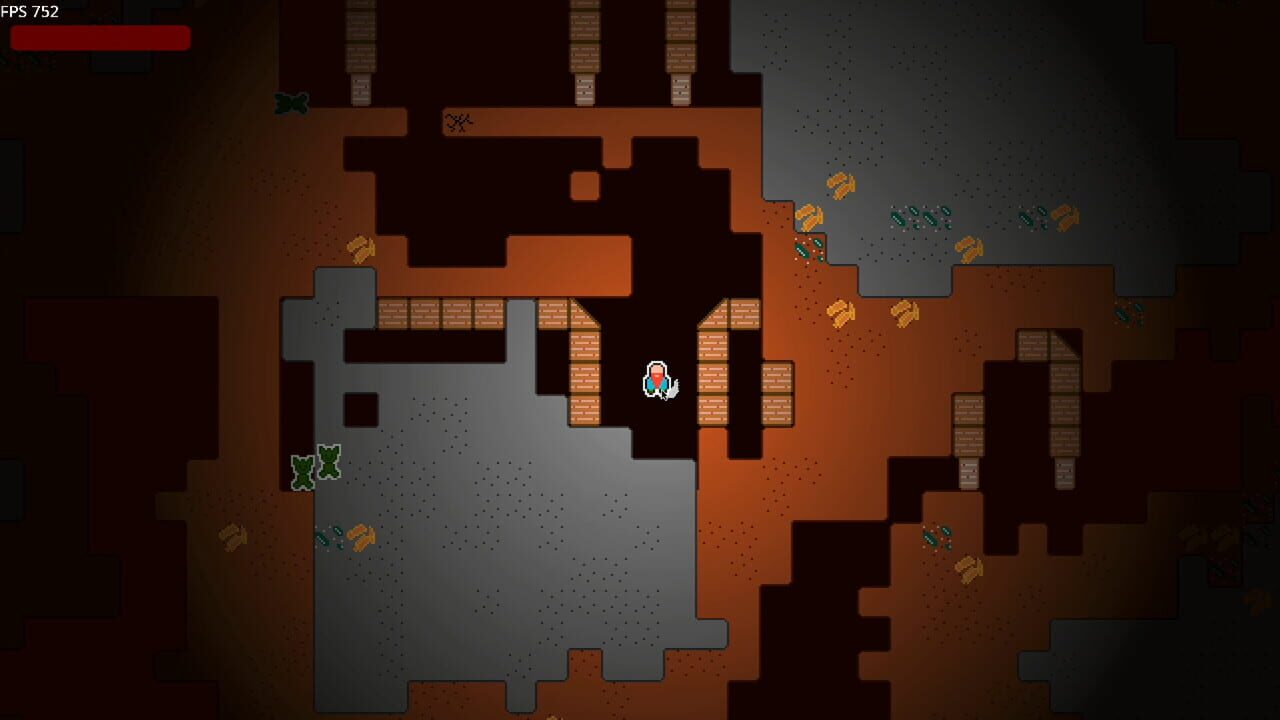
Task: Click the green moth sprite near the top-left edge
Action: (x=289, y=103)
